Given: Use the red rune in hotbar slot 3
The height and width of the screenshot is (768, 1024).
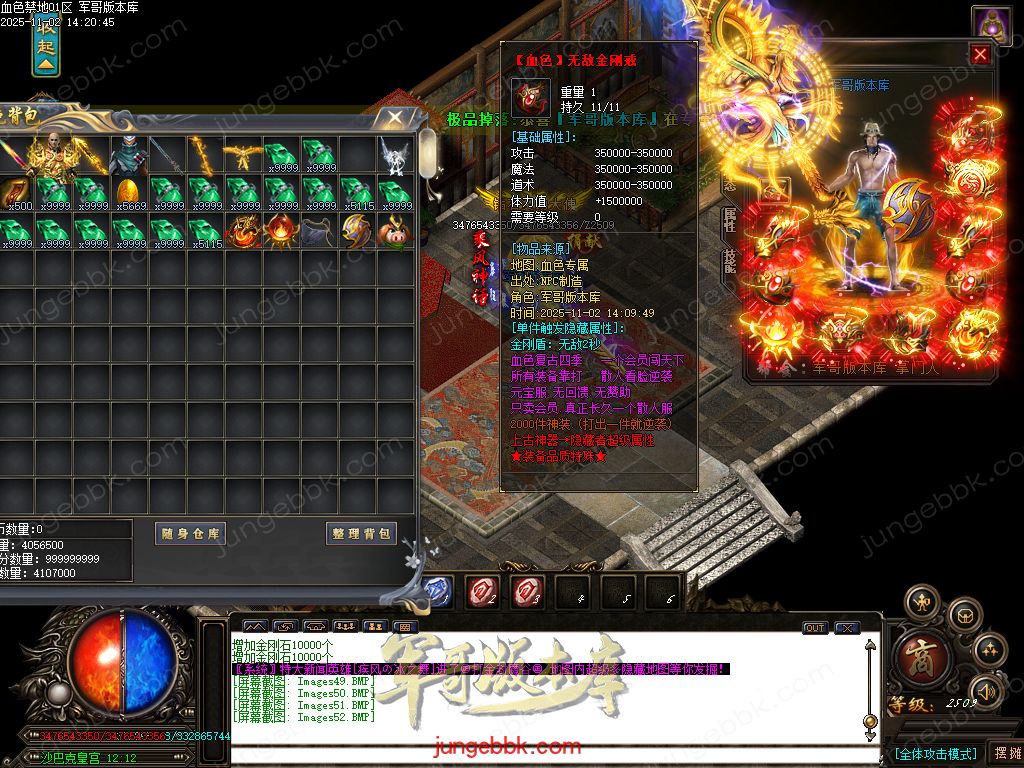Looking at the screenshot, I should 527,592.
